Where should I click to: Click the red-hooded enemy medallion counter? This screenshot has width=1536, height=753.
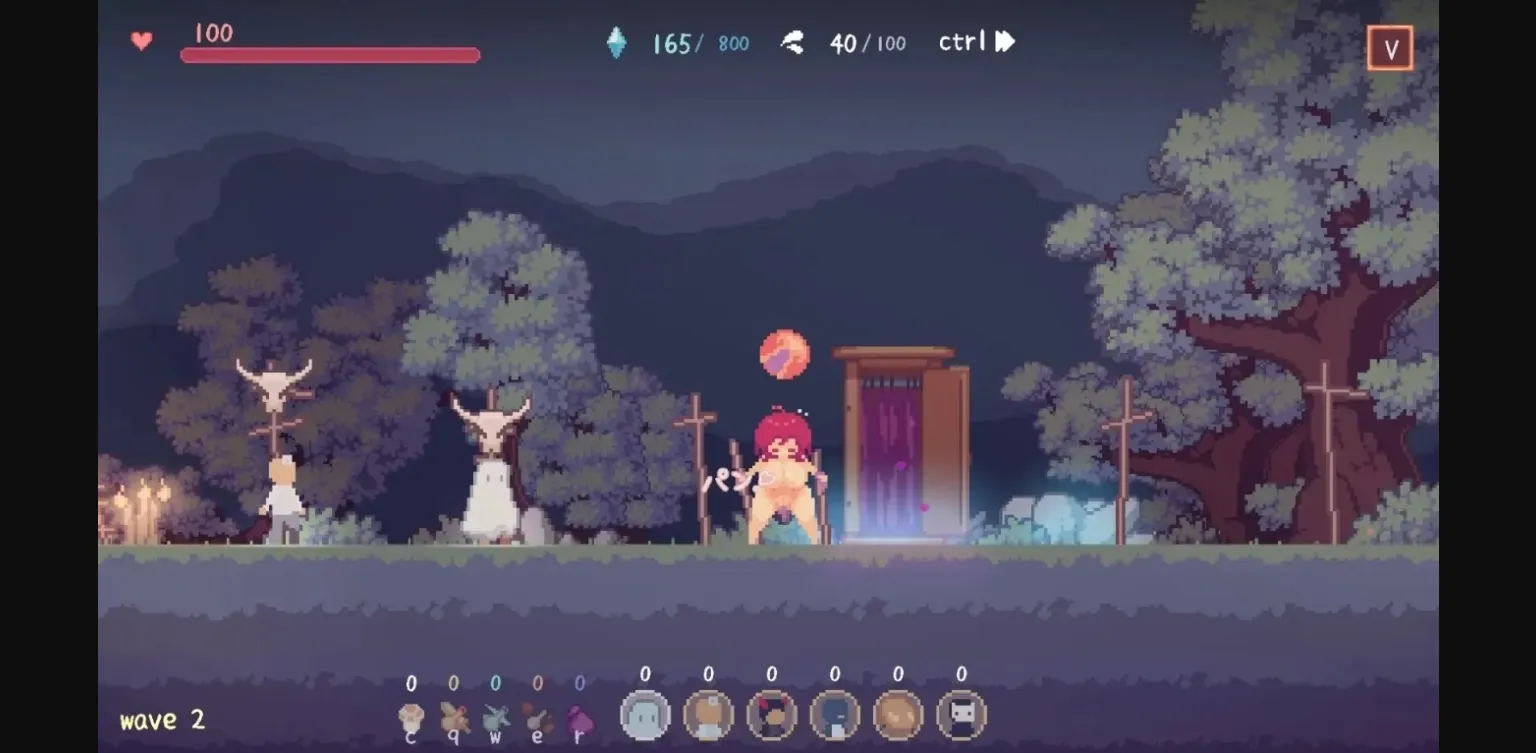click(770, 715)
